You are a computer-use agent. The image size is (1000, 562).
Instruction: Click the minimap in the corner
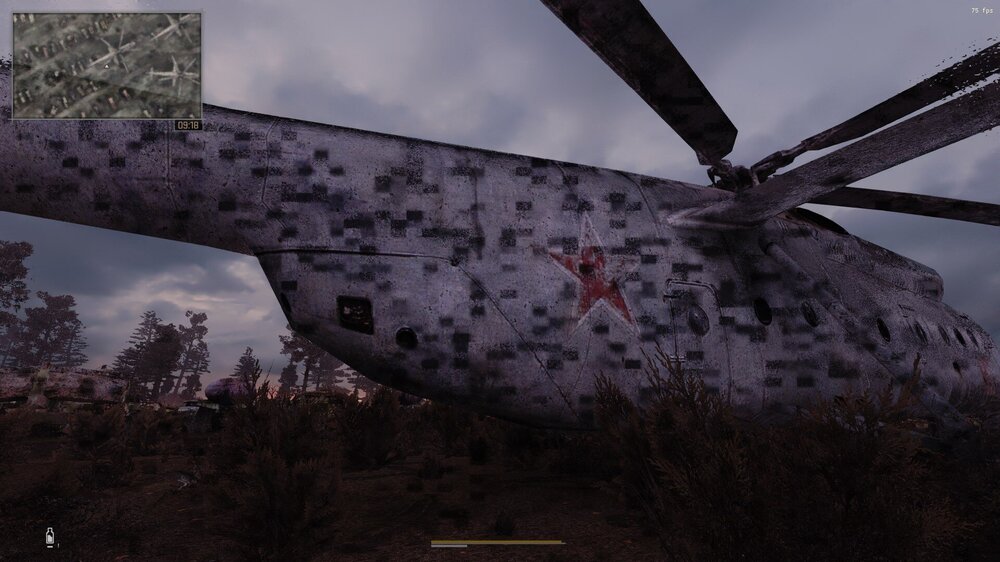coord(106,65)
